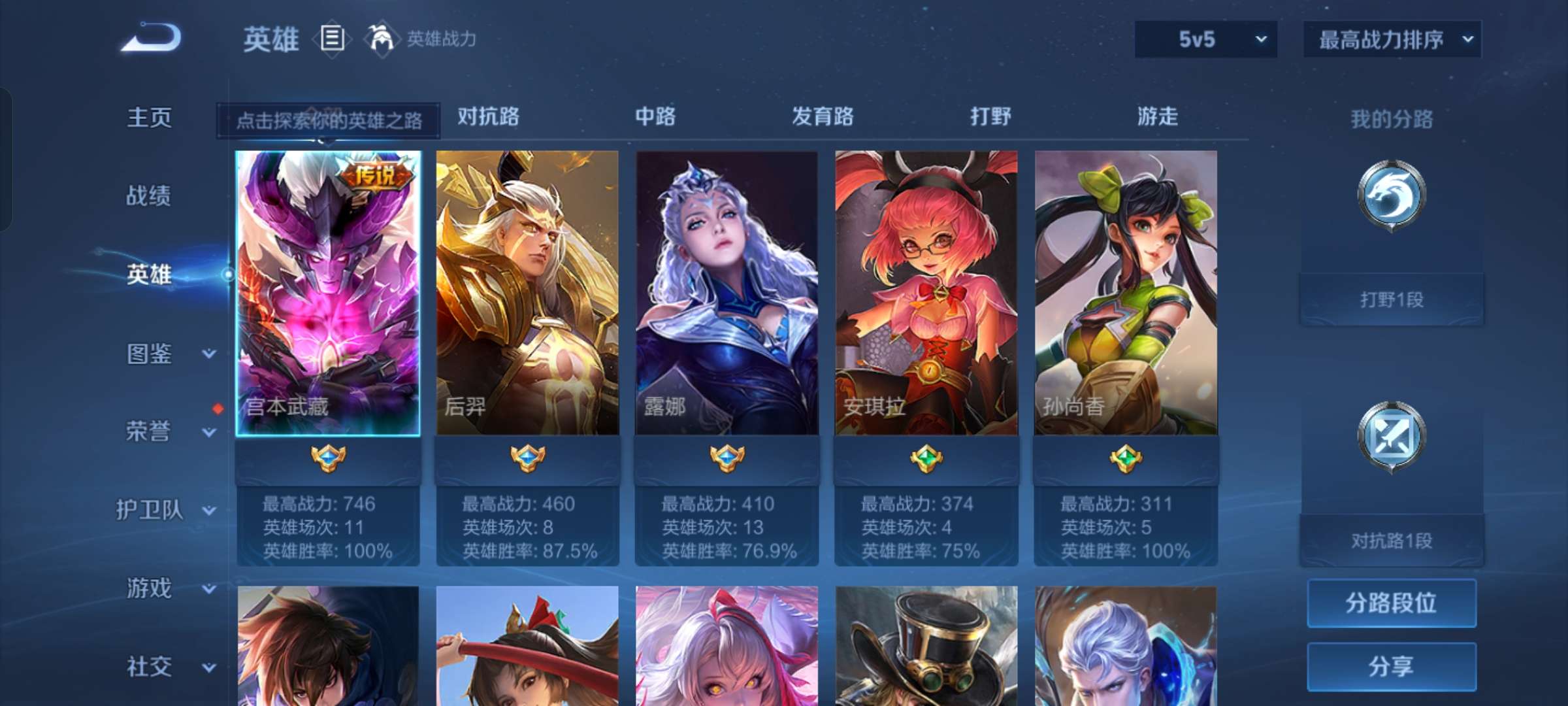
Task: Open the hero list icon beside 英雄 title
Action: 333,39
